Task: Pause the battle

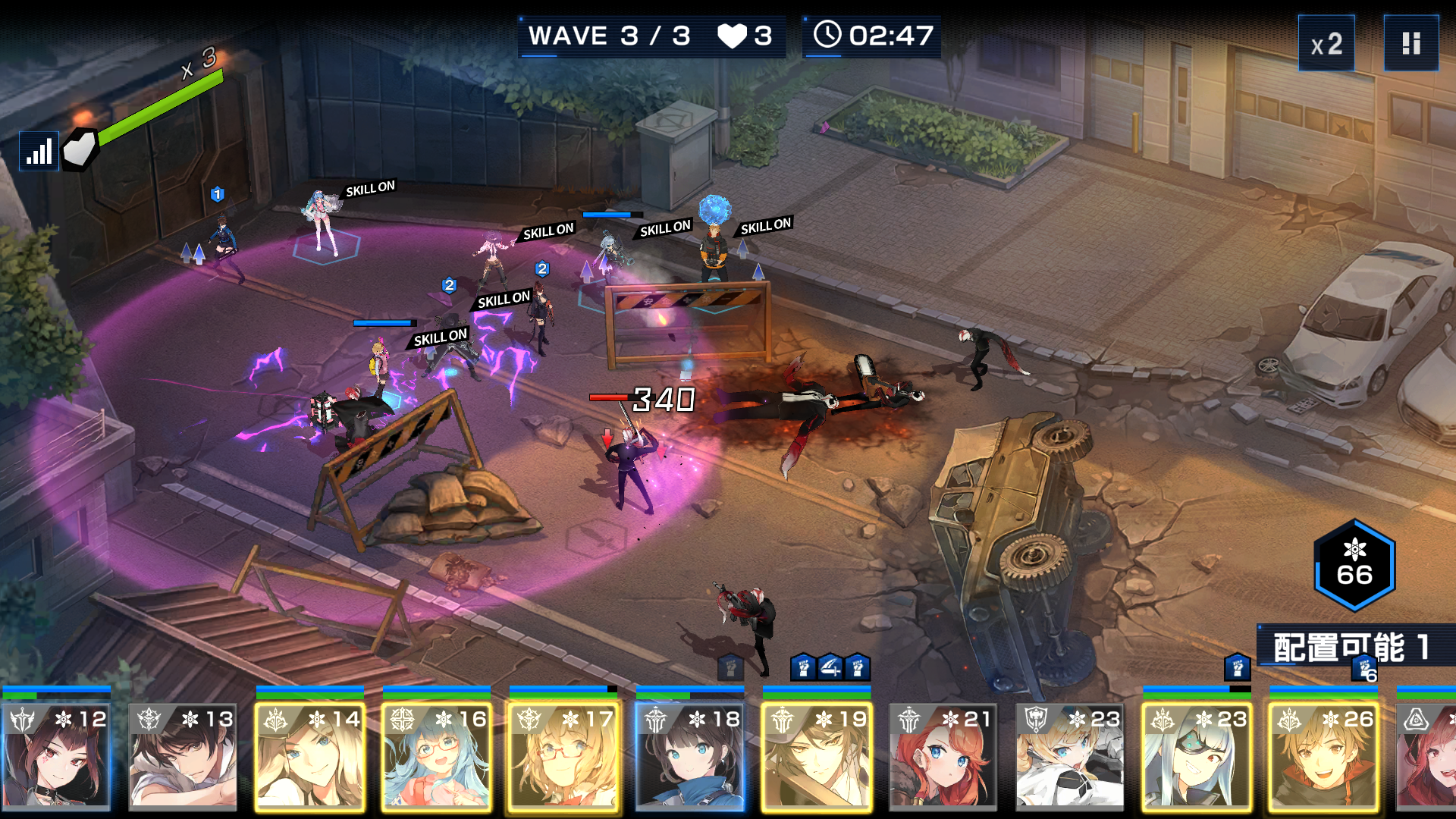Action: tap(1410, 44)
